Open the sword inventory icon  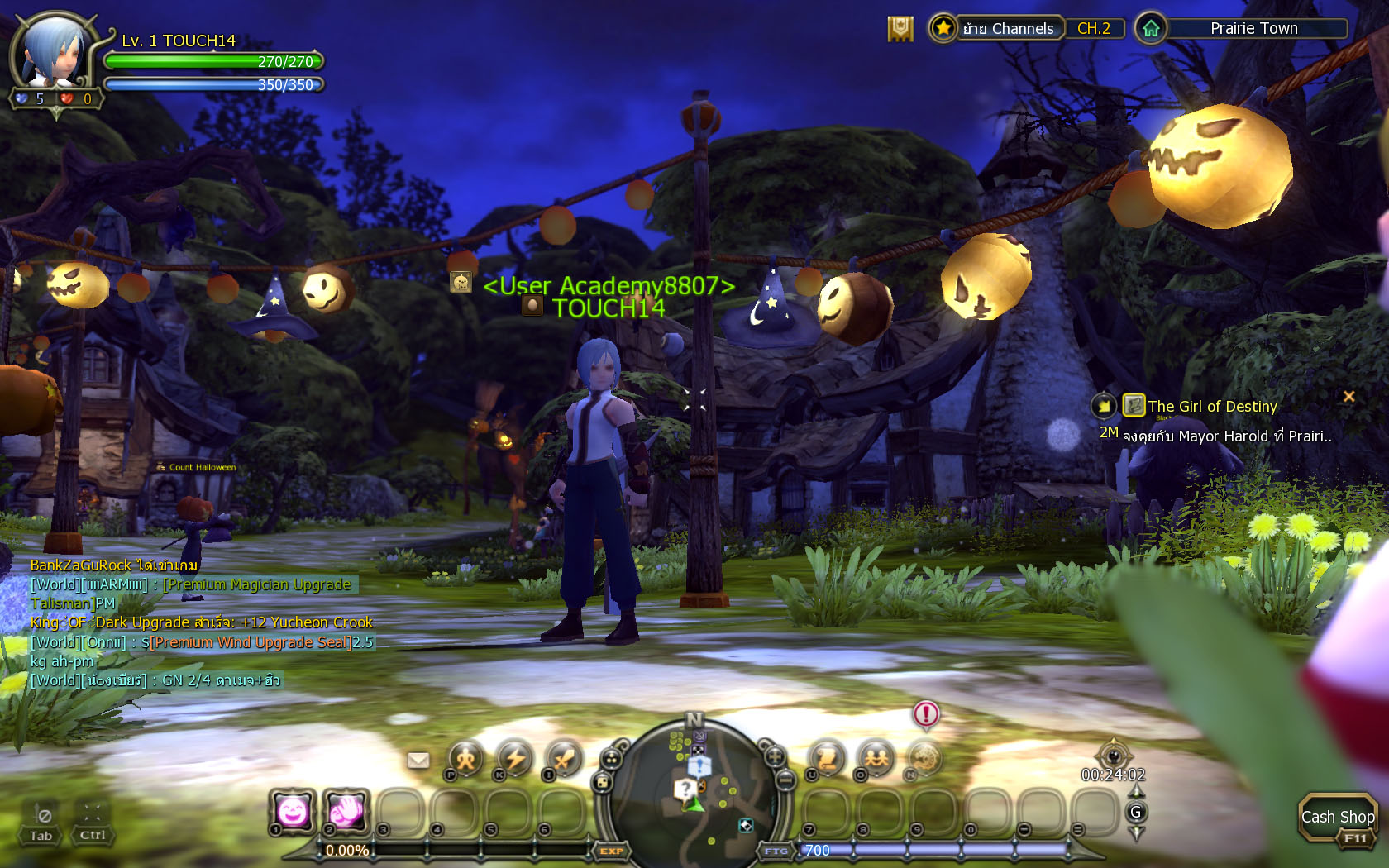click(565, 758)
